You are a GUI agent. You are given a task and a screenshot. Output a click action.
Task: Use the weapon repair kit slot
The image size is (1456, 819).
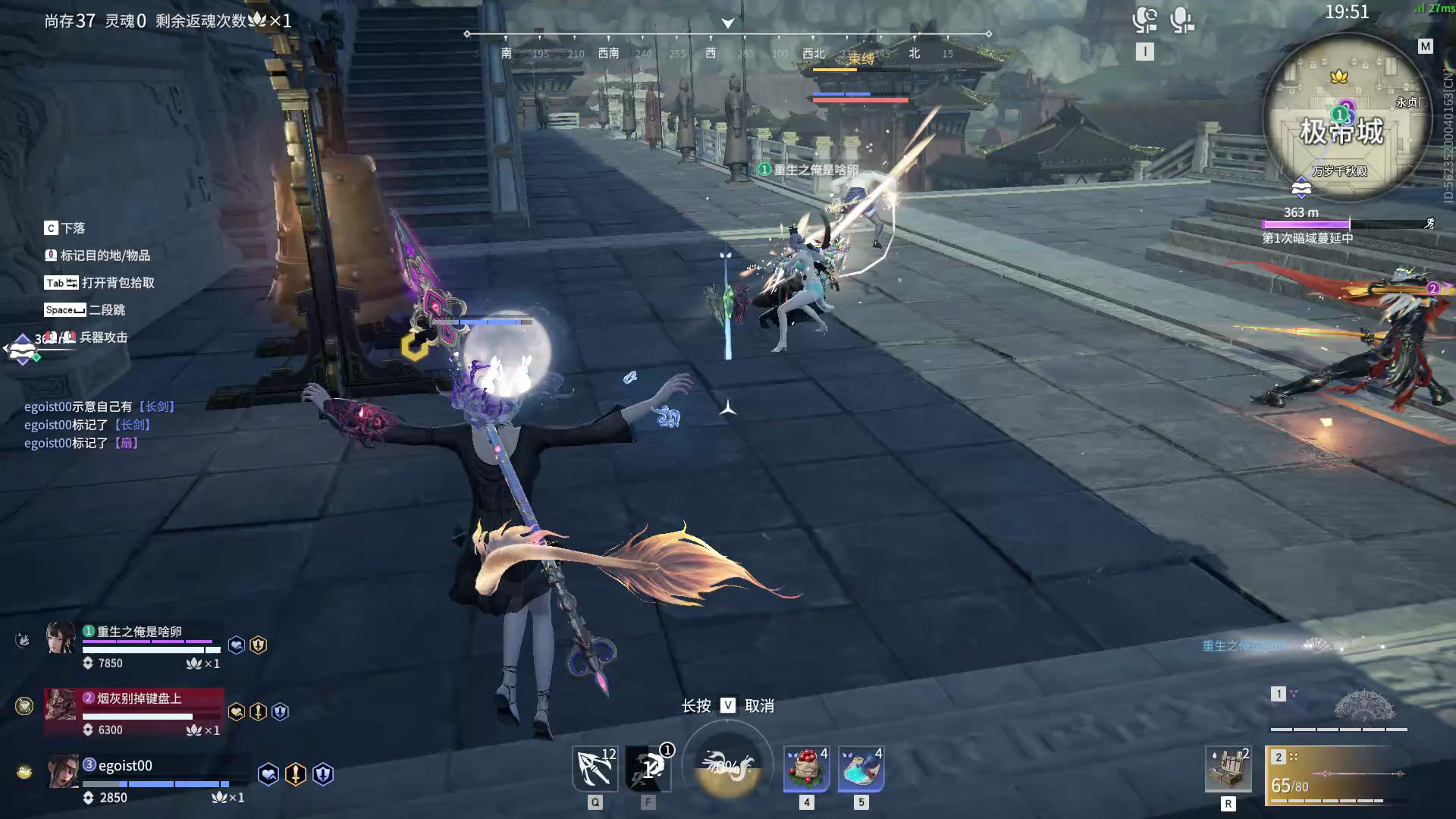tap(1228, 768)
